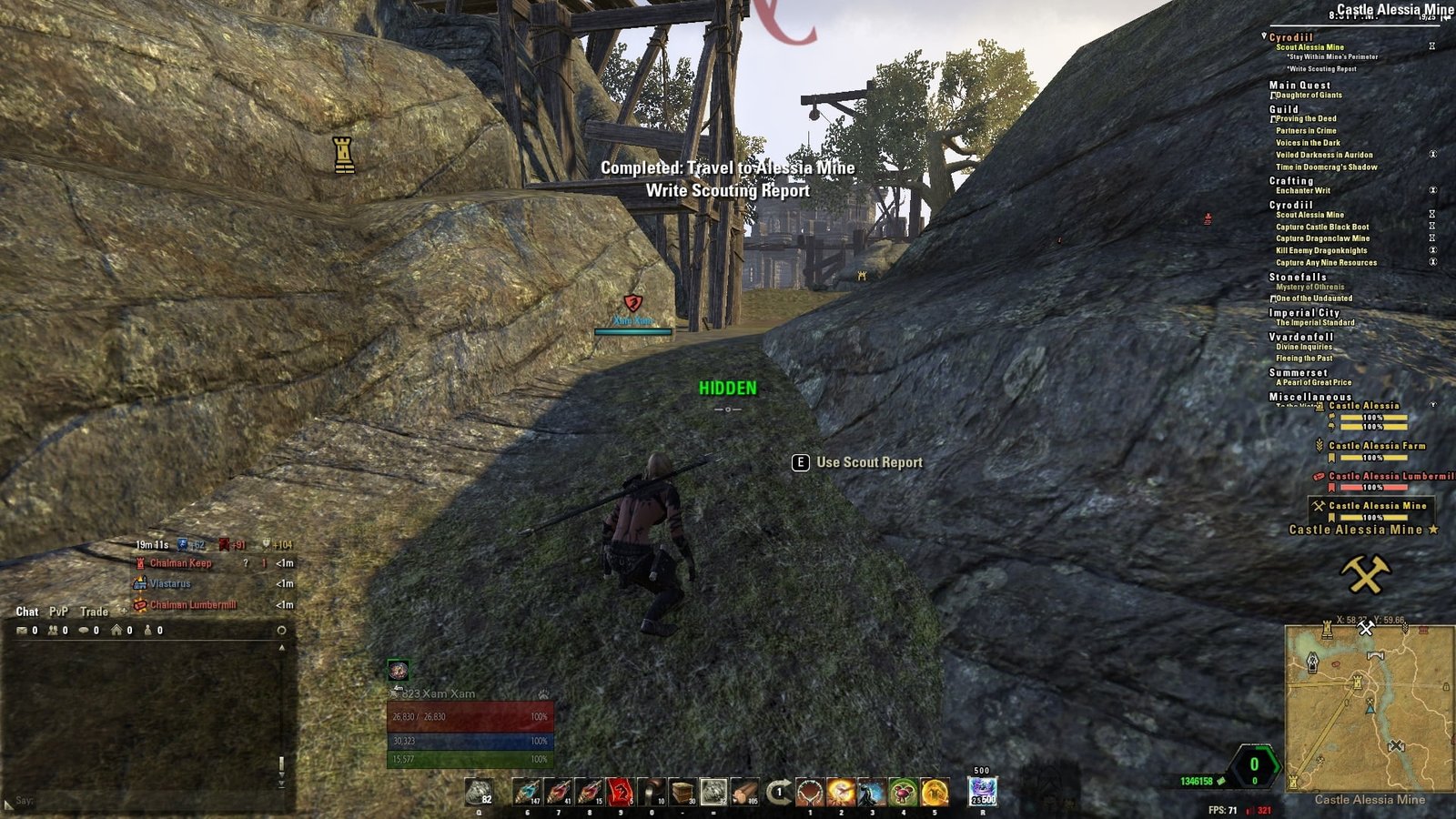Open the minimap

click(1369, 708)
